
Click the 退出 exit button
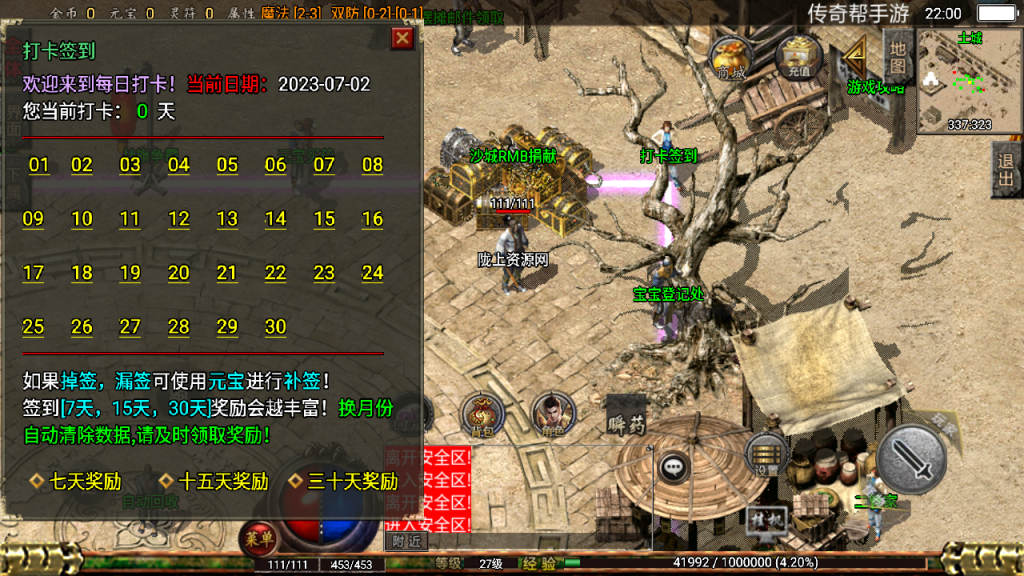(1006, 168)
